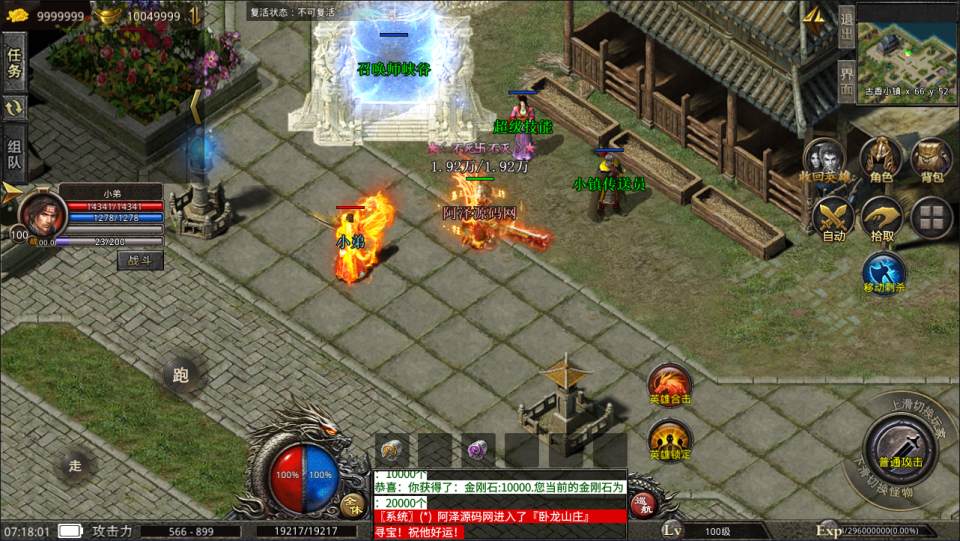960x541 pixels.
Task: Open the 任务 quest tab
Action: [x=14, y=62]
